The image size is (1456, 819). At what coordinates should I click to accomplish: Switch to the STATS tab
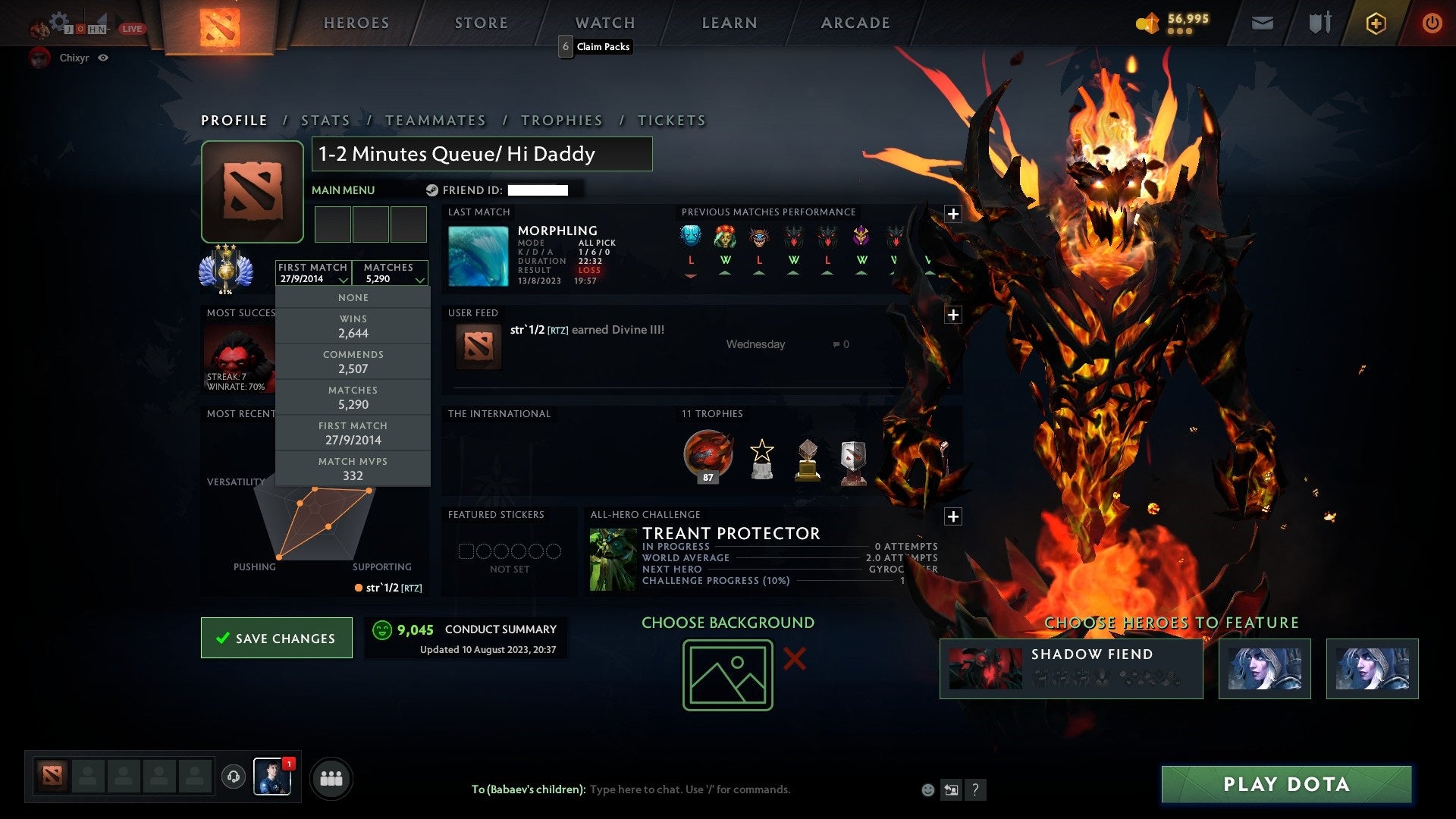pyautogui.click(x=325, y=120)
